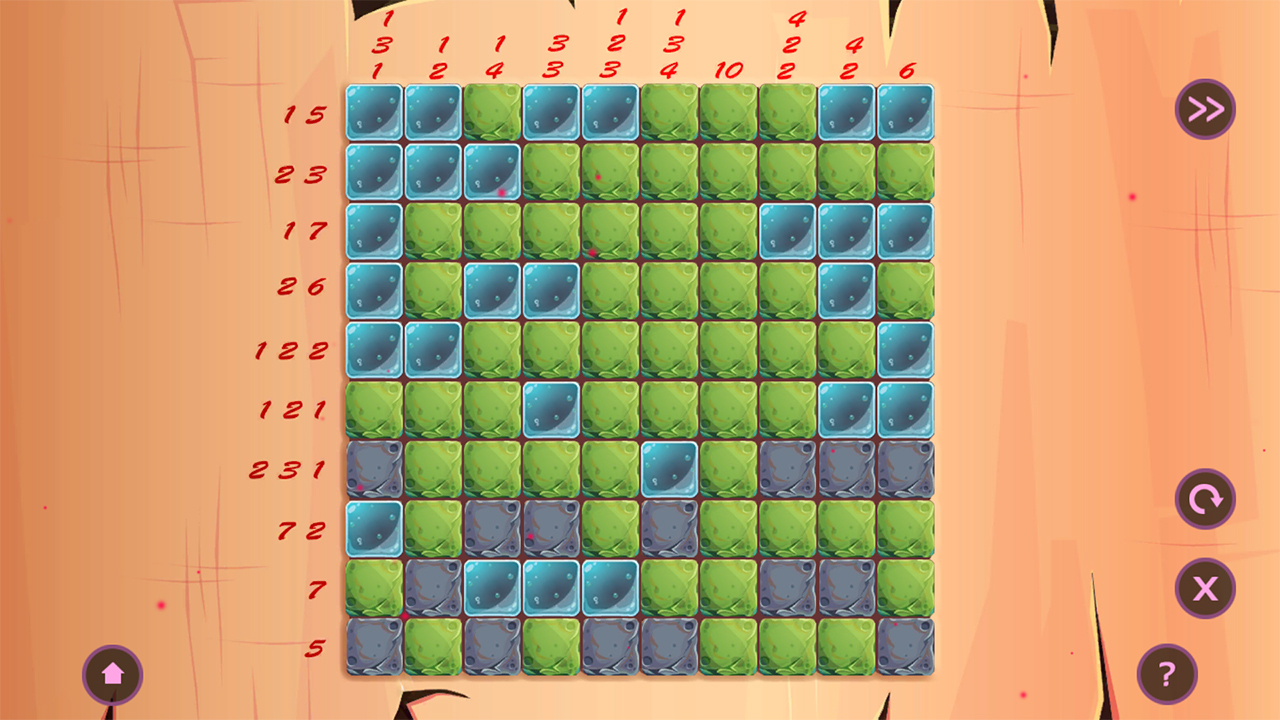Open the home menu icon
This screenshot has width=1280, height=720.
113,675
